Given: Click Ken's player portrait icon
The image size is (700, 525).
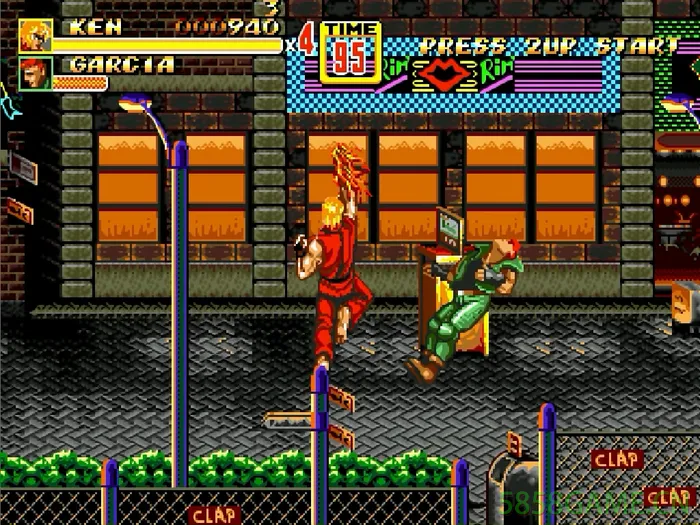Looking at the screenshot, I should 35,36.
